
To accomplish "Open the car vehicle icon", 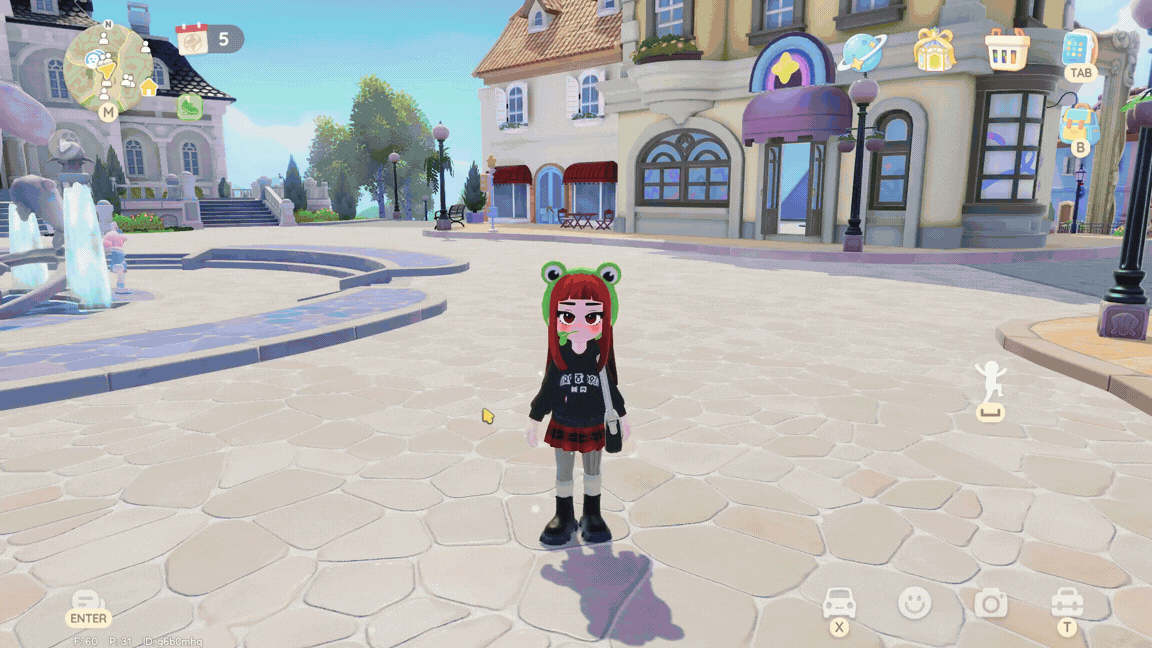I will click(x=839, y=603).
